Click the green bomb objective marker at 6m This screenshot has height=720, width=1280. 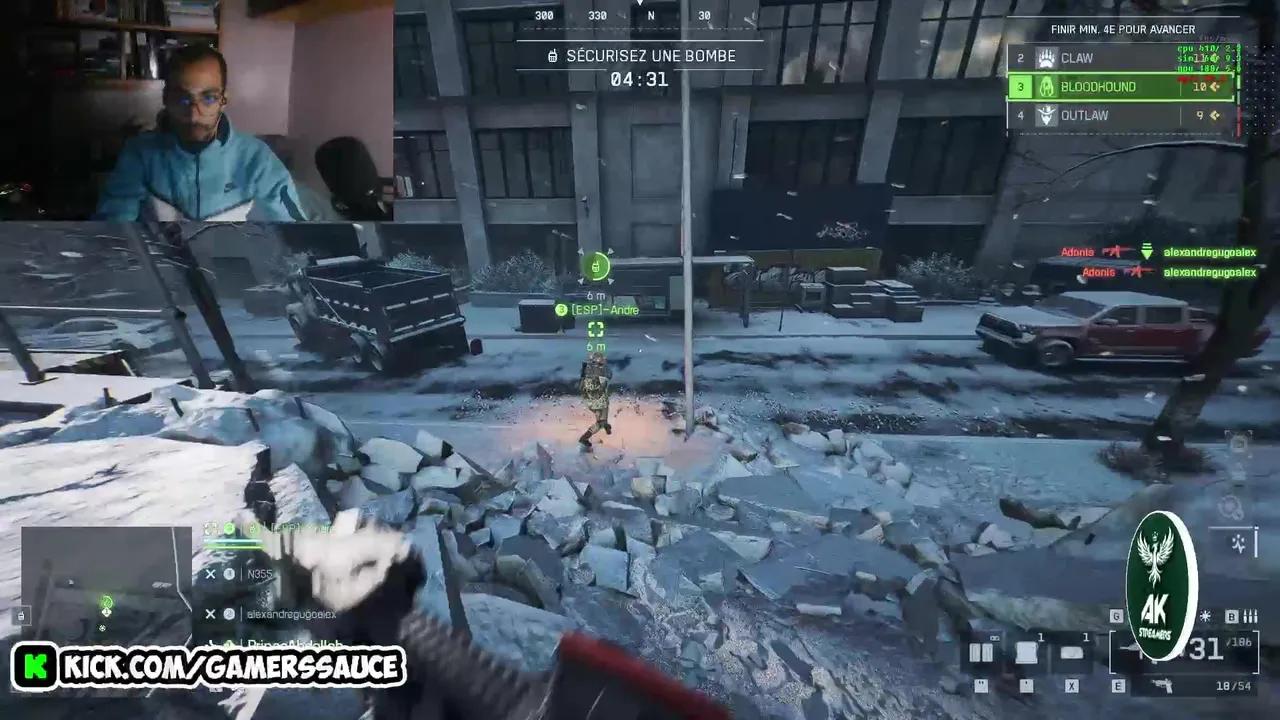pos(596,267)
